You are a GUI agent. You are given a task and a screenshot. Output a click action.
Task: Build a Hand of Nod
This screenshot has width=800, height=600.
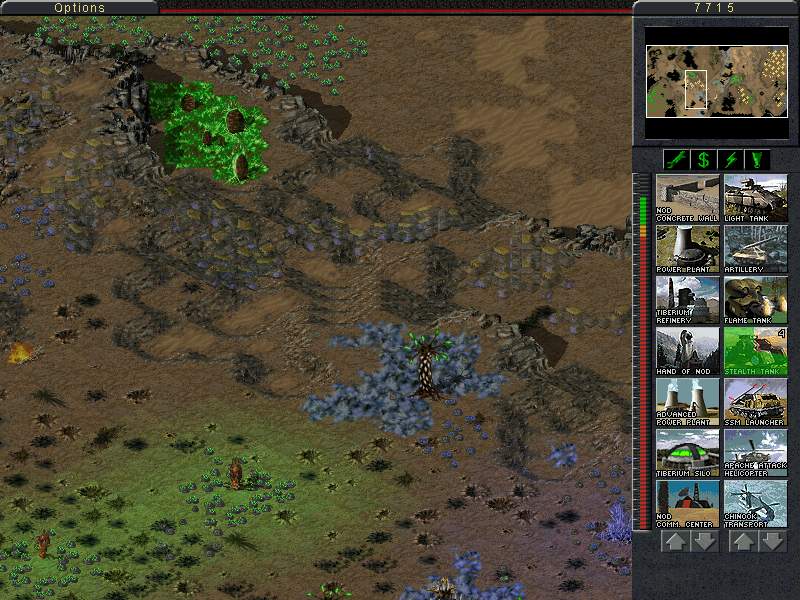687,351
